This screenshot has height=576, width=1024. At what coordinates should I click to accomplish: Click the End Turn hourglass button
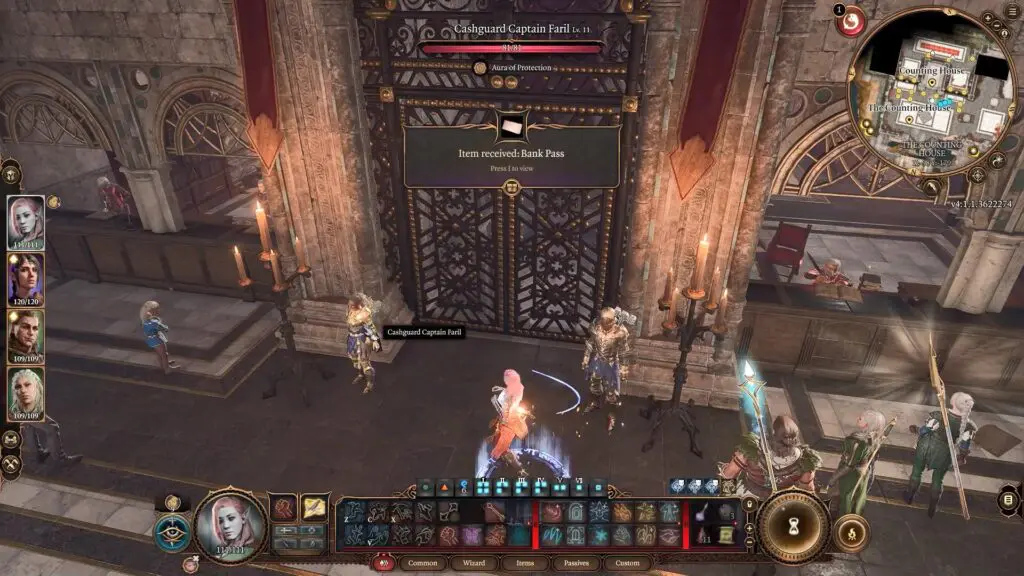click(793, 526)
